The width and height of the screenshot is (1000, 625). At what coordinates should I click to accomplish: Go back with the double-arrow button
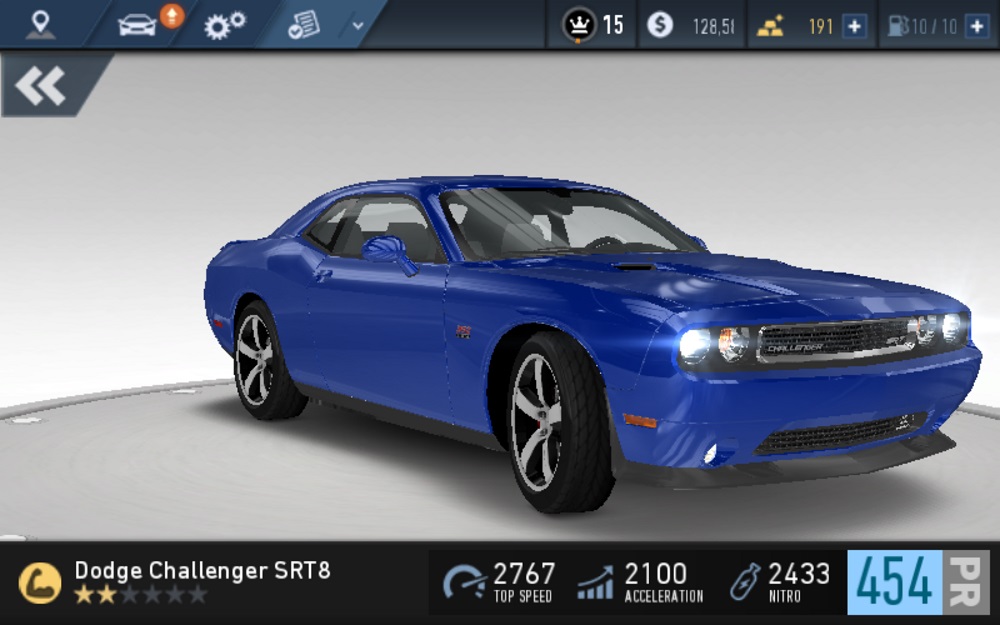point(42,86)
